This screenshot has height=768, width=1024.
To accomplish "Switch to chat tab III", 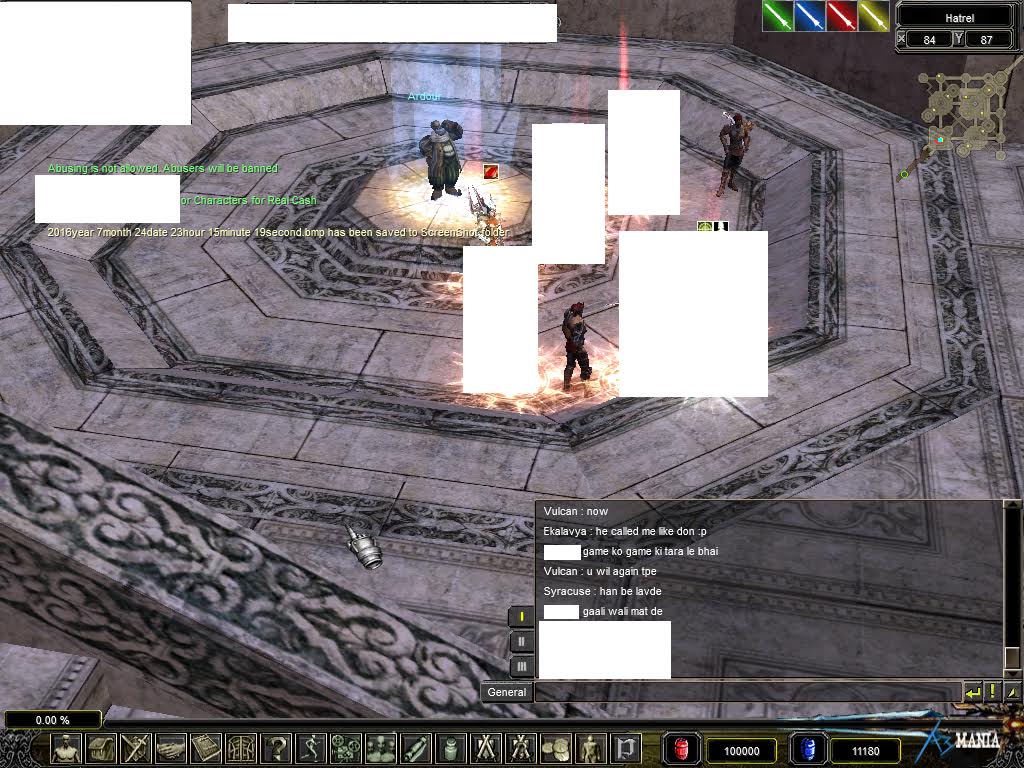I will tap(521, 667).
